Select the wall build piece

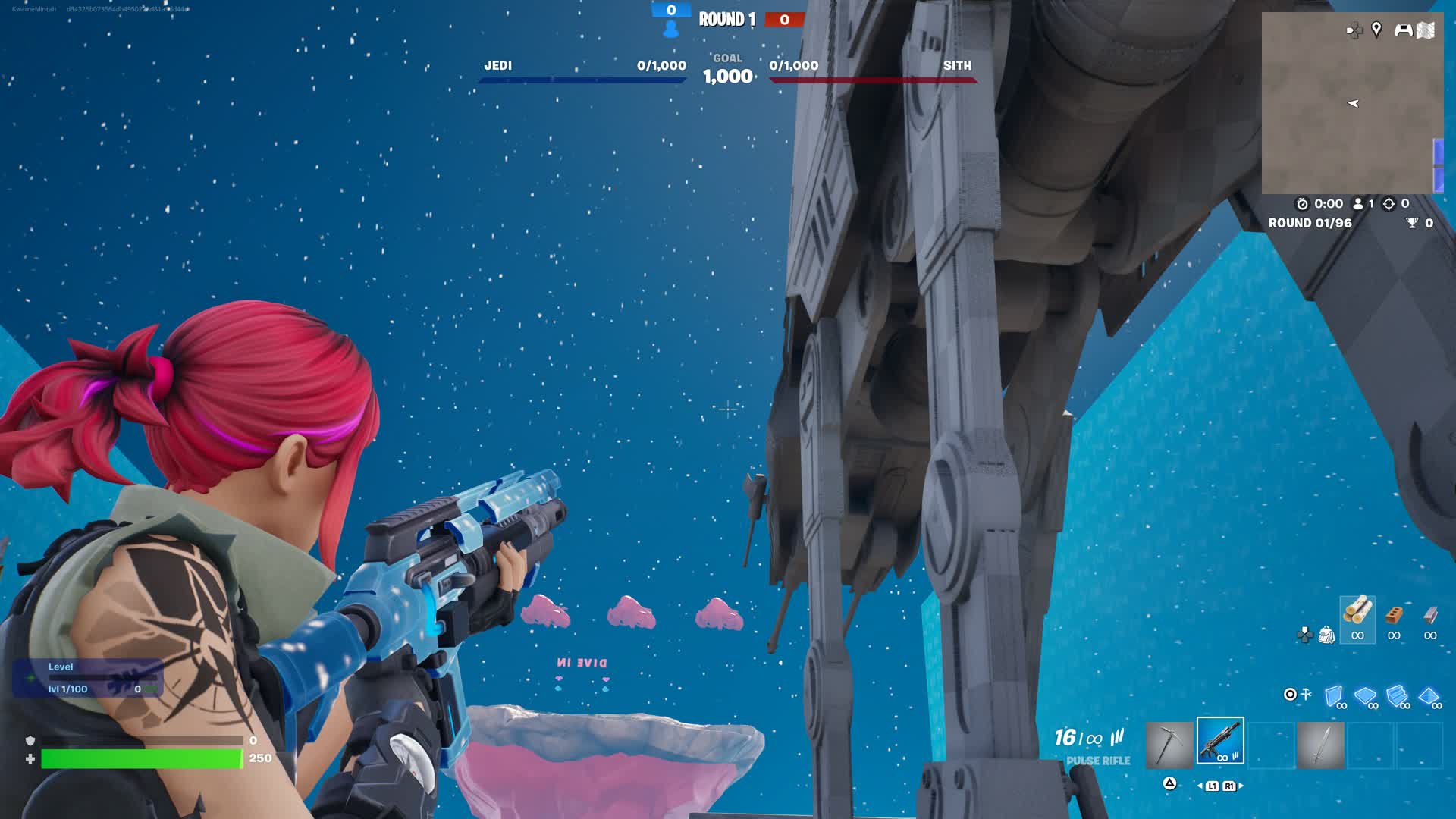(1334, 695)
